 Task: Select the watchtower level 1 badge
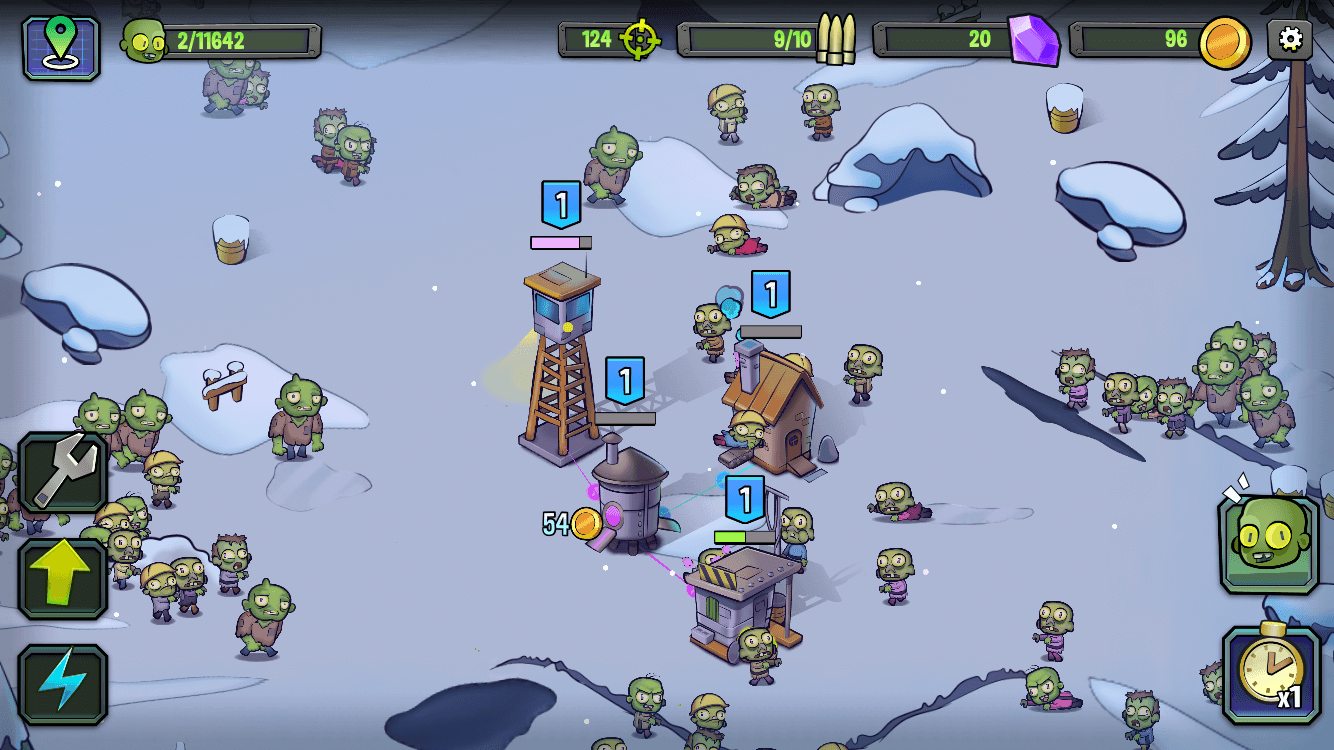click(561, 205)
